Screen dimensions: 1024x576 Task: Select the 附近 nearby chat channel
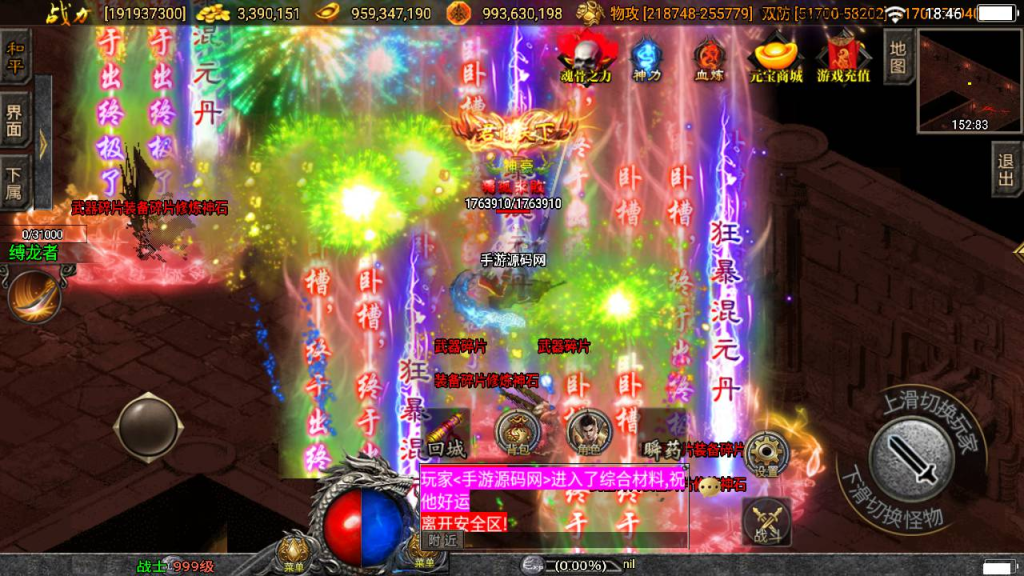(x=443, y=539)
